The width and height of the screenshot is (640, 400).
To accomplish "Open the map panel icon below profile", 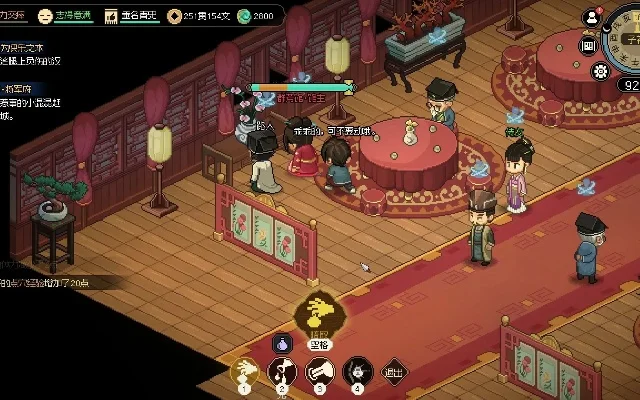I will (x=588, y=45).
